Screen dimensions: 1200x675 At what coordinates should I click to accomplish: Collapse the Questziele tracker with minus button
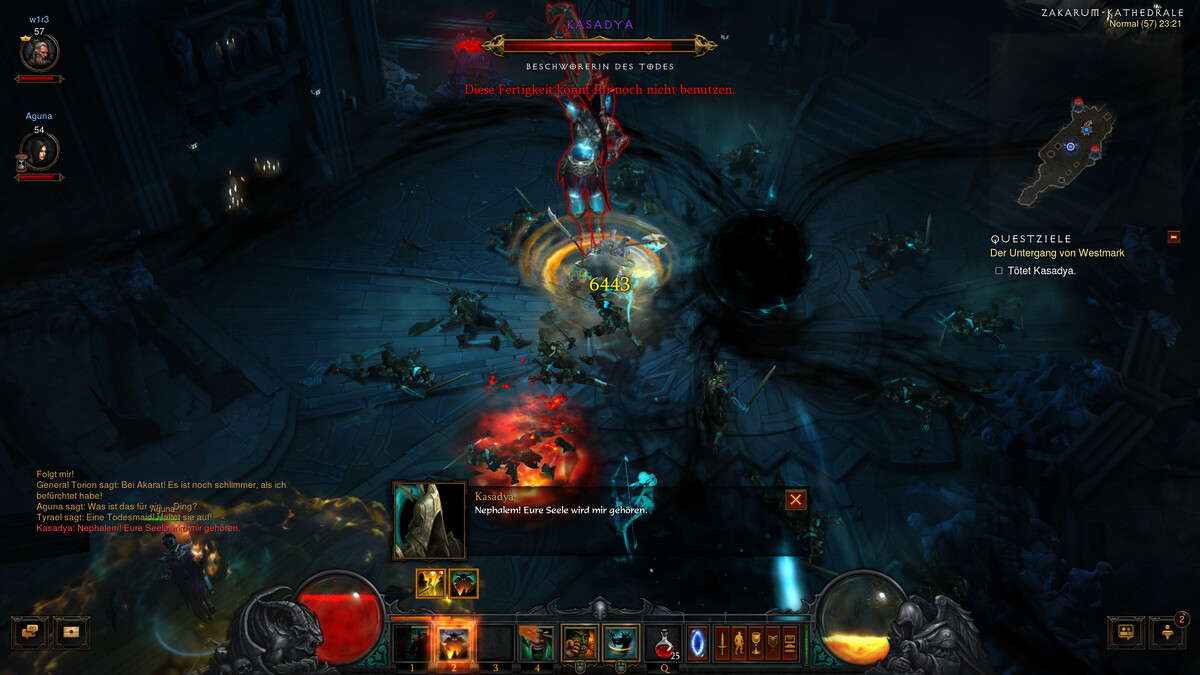coord(1174,237)
